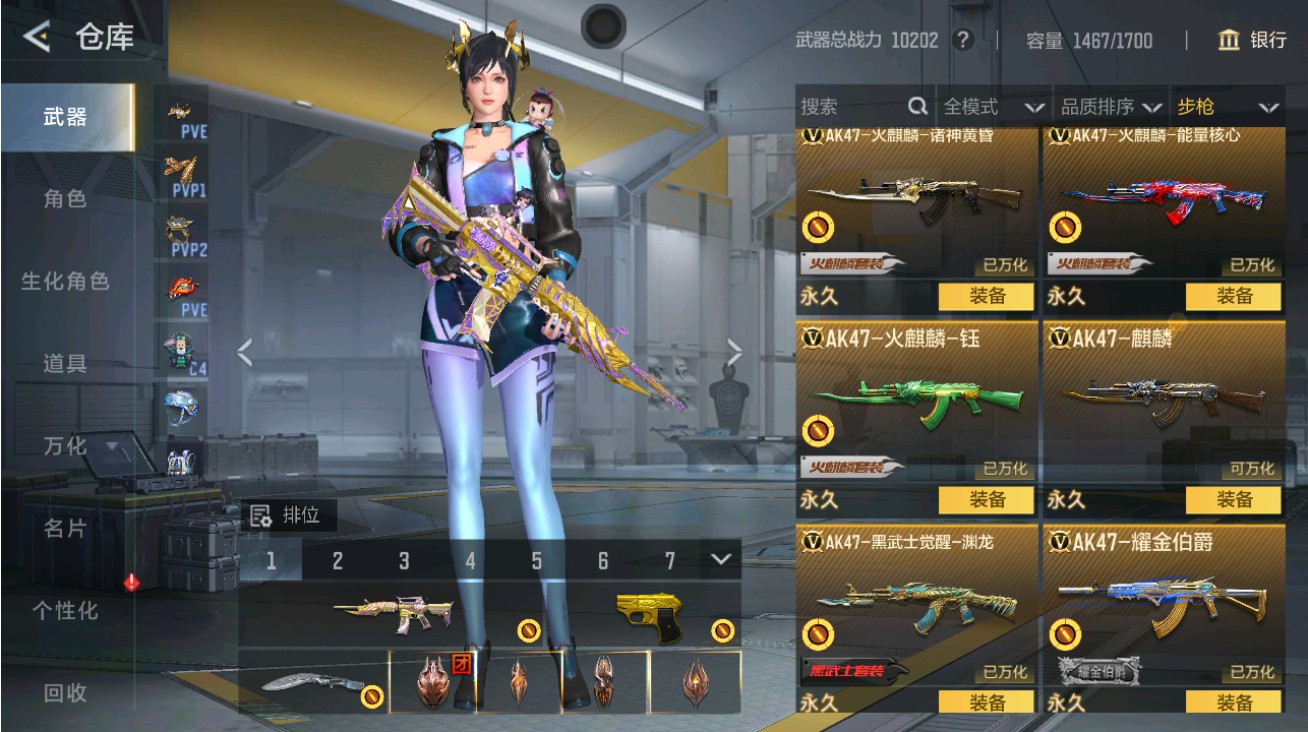Image resolution: width=1308 pixels, height=732 pixels.
Task: Switch to the 武器 tab
Action: point(66,117)
